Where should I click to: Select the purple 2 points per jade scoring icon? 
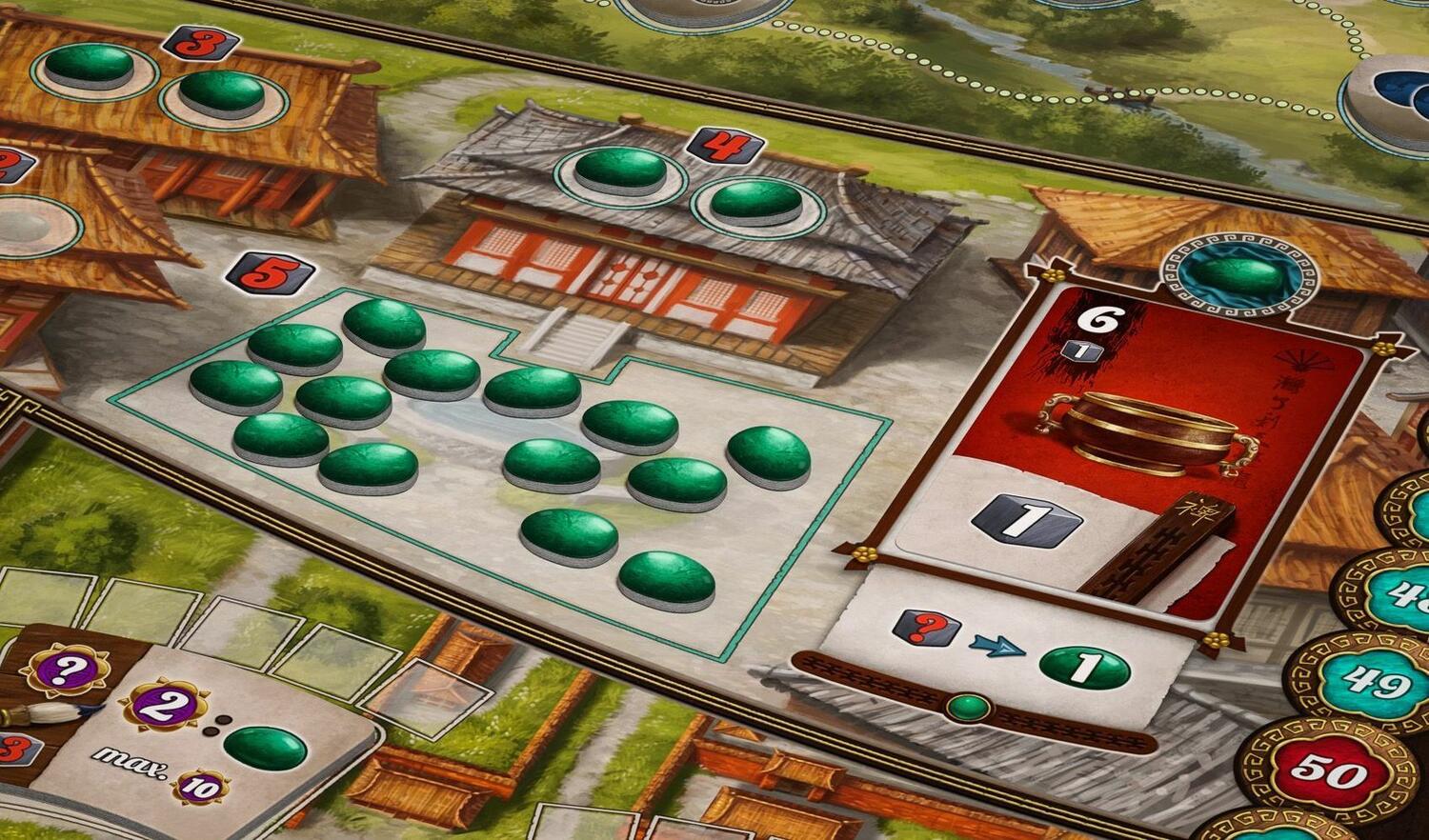(163, 708)
